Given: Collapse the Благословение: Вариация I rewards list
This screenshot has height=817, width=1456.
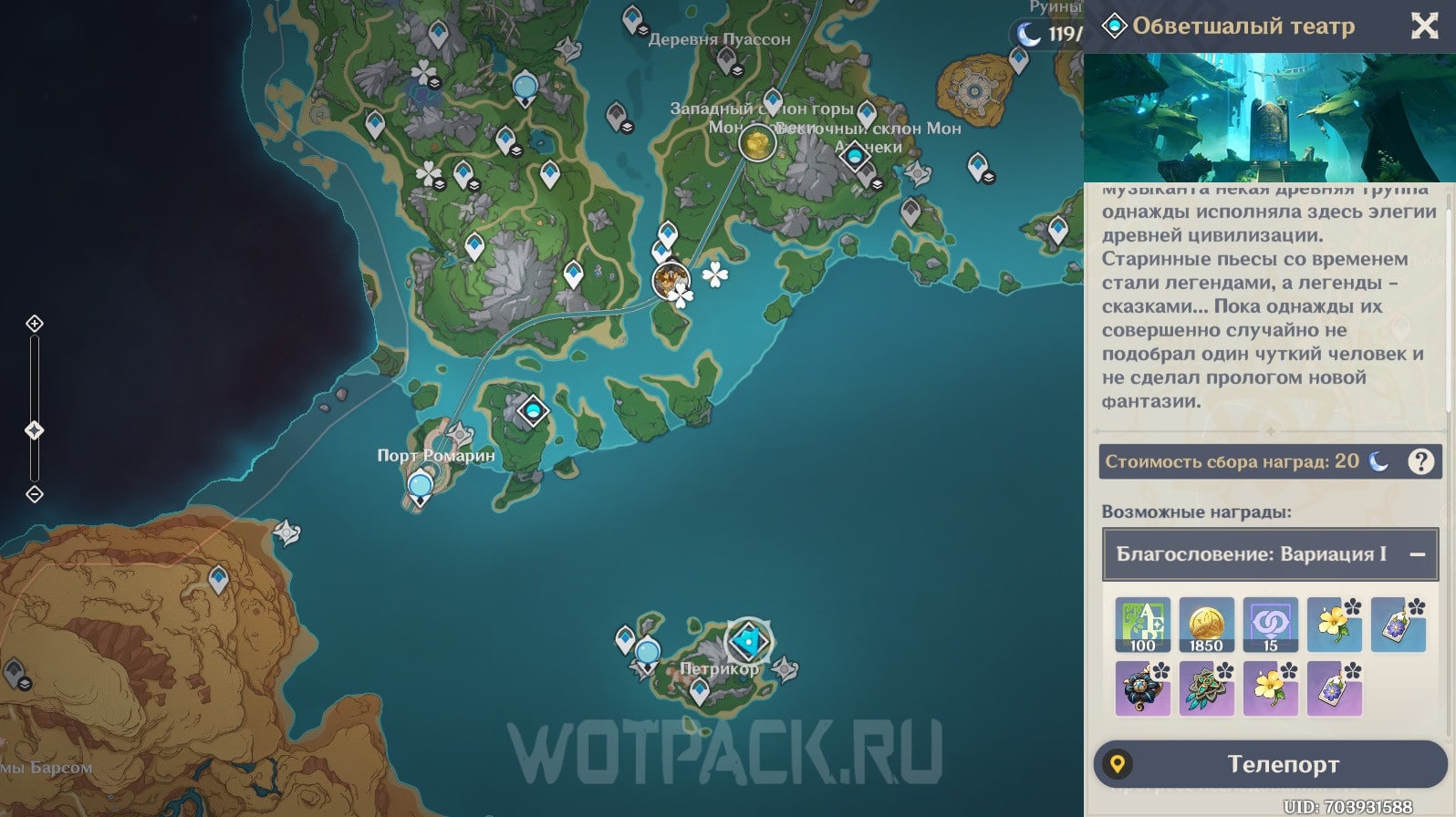Looking at the screenshot, I should click(1417, 554).
